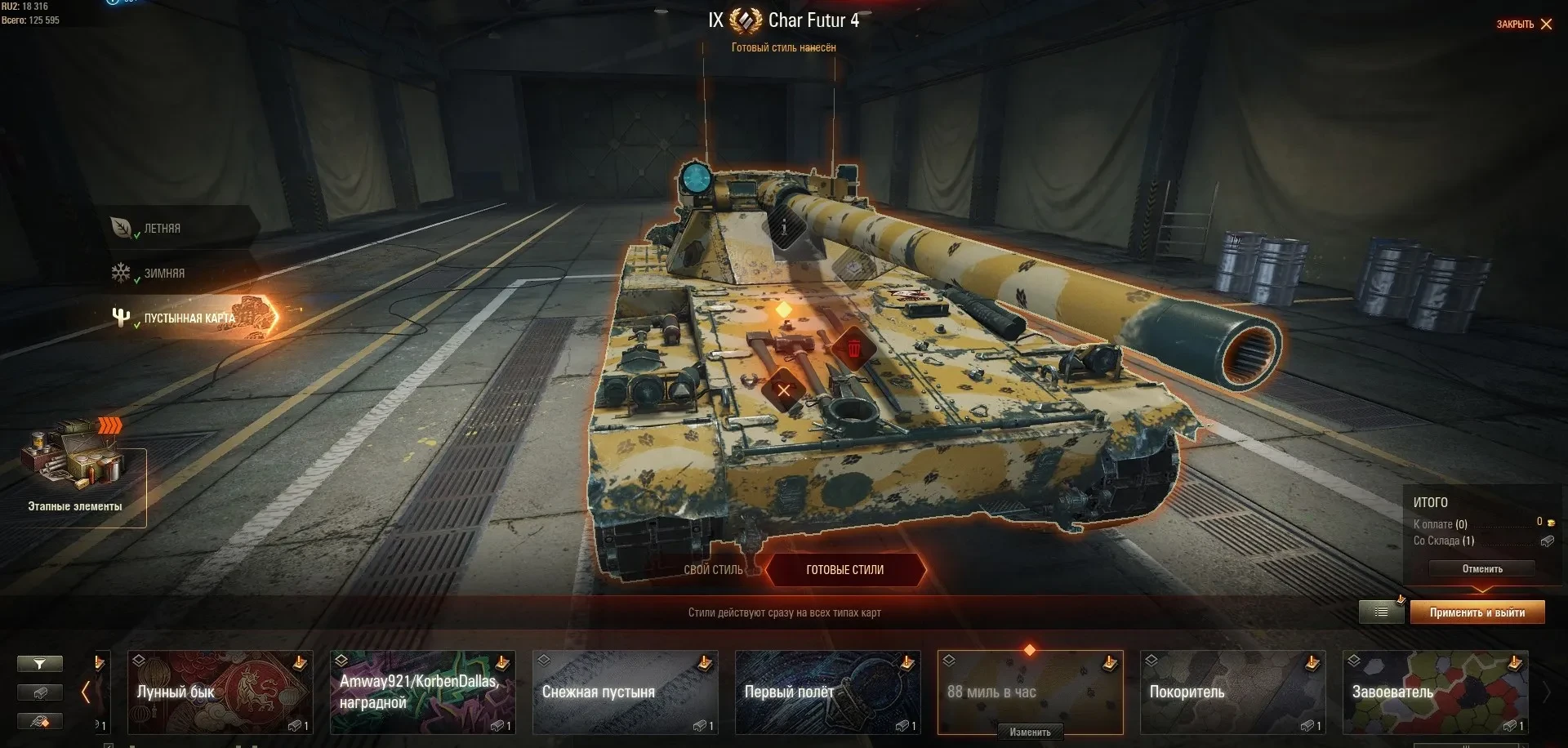Image resolution: width=1568 pixels, height=748 pixels.
Task: Select the Летняя summer map camouflage
Action: (x=162, y=229)
